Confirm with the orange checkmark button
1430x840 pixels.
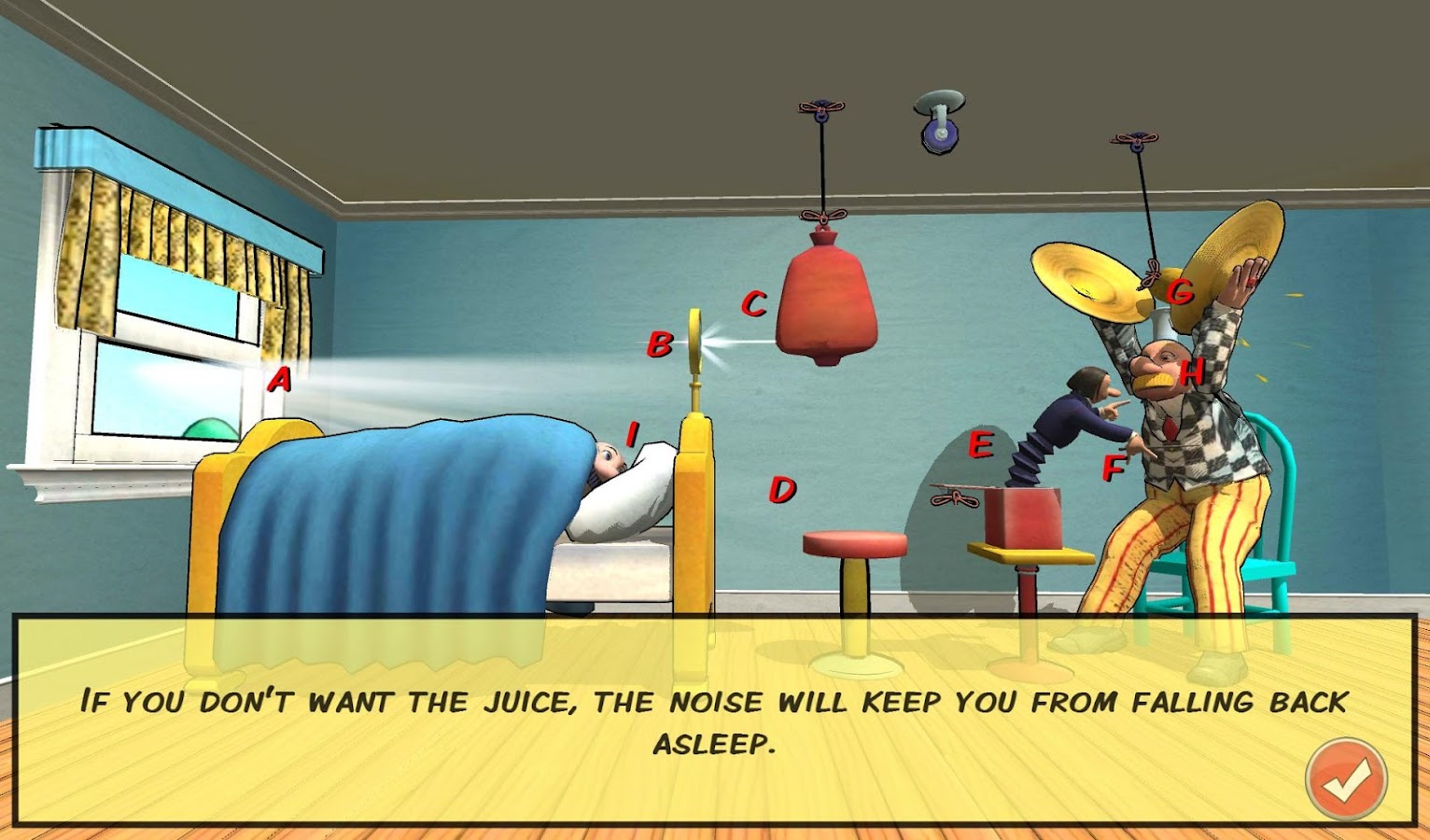[x=1345, y=779]
